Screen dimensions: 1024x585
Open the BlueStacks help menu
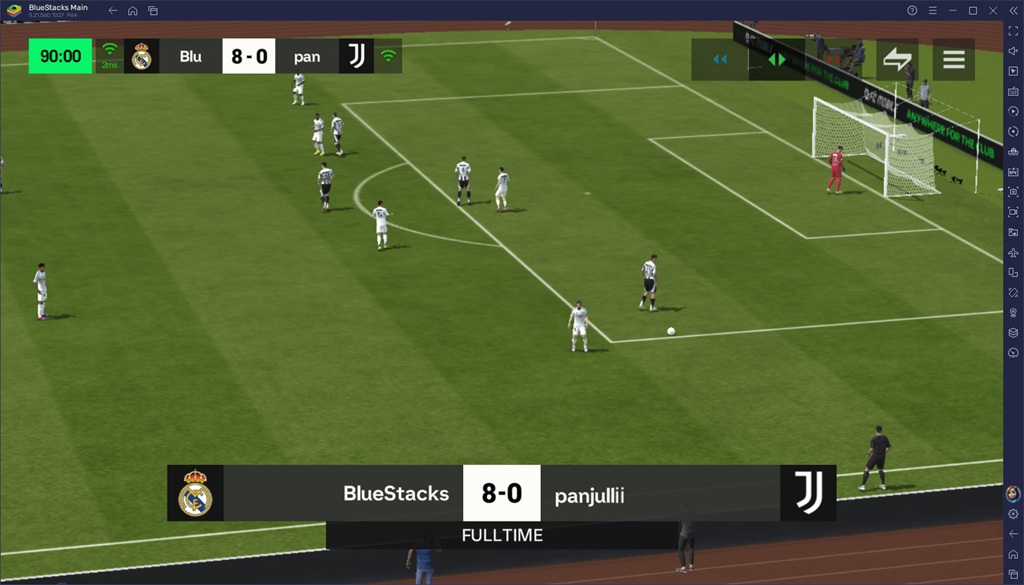[912, 10]
